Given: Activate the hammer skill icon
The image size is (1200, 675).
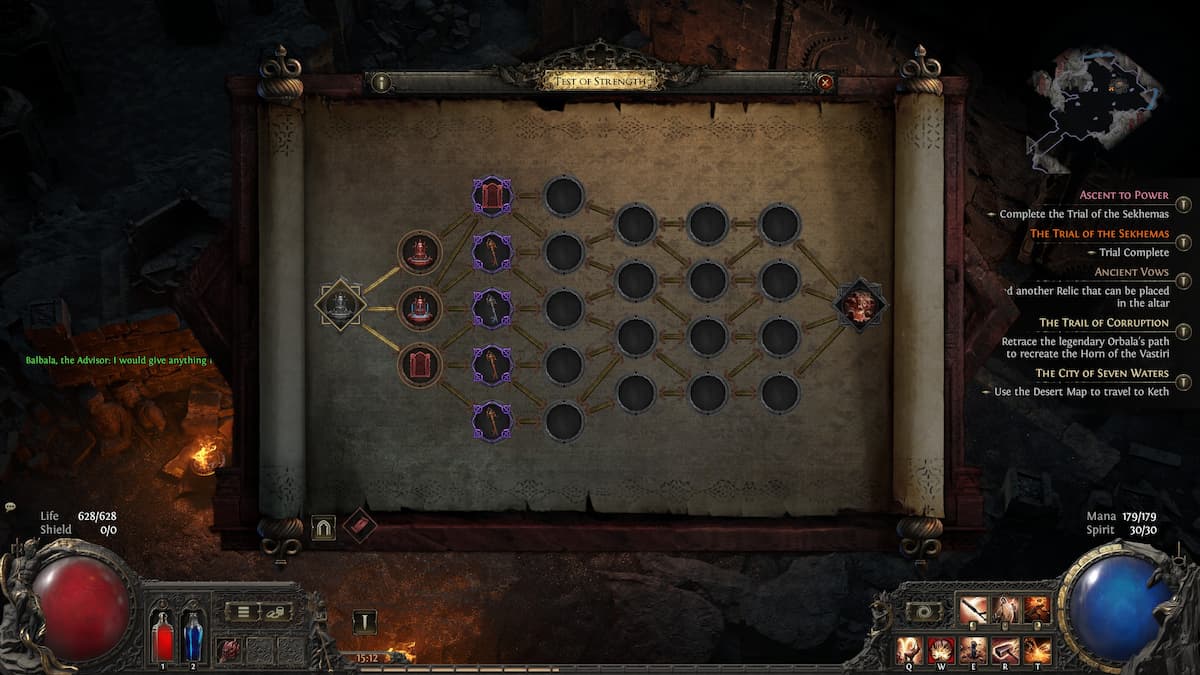Looking at the screenshot, I should pyautogui.click(x=1005, y=651).
